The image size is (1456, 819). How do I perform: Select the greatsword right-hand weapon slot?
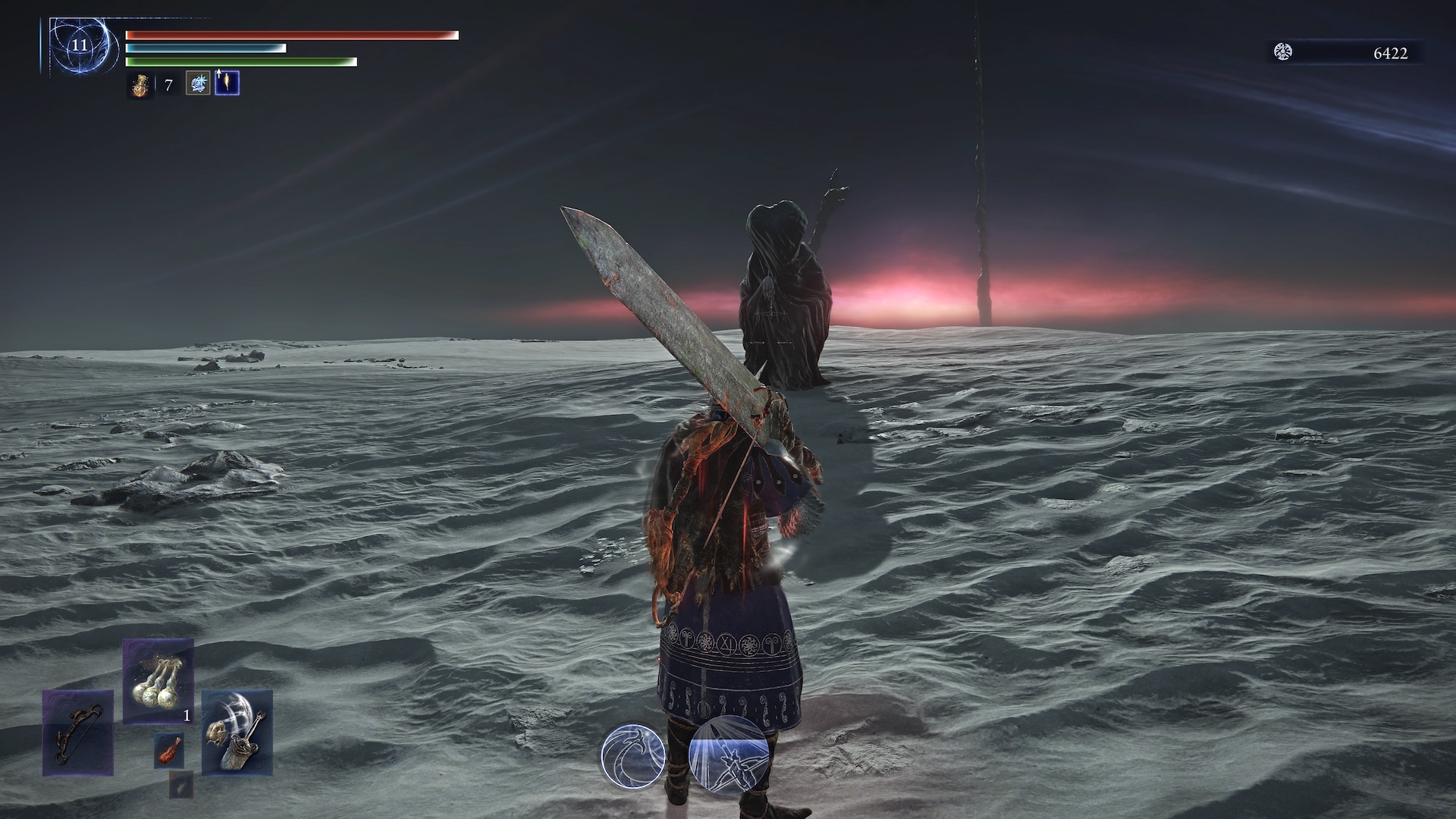(237, 733)
